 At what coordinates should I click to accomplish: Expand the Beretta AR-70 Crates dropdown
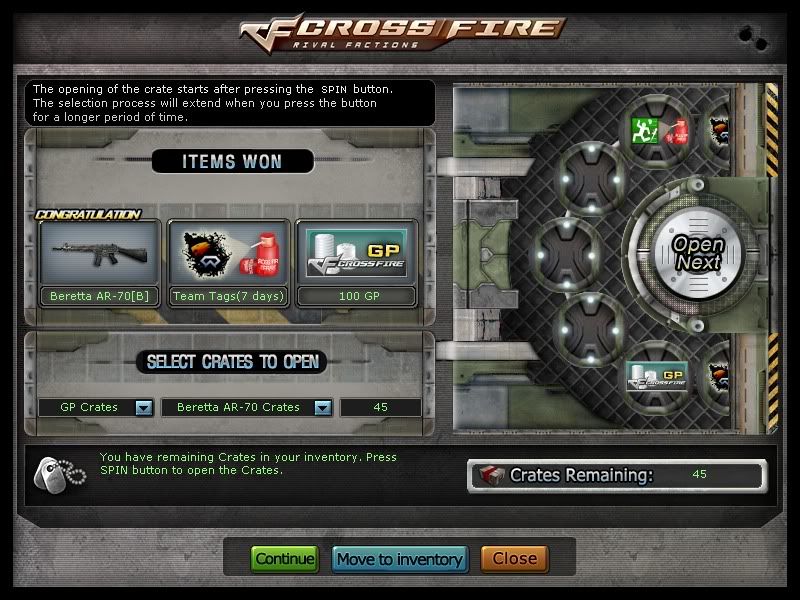tap(322, 408)
